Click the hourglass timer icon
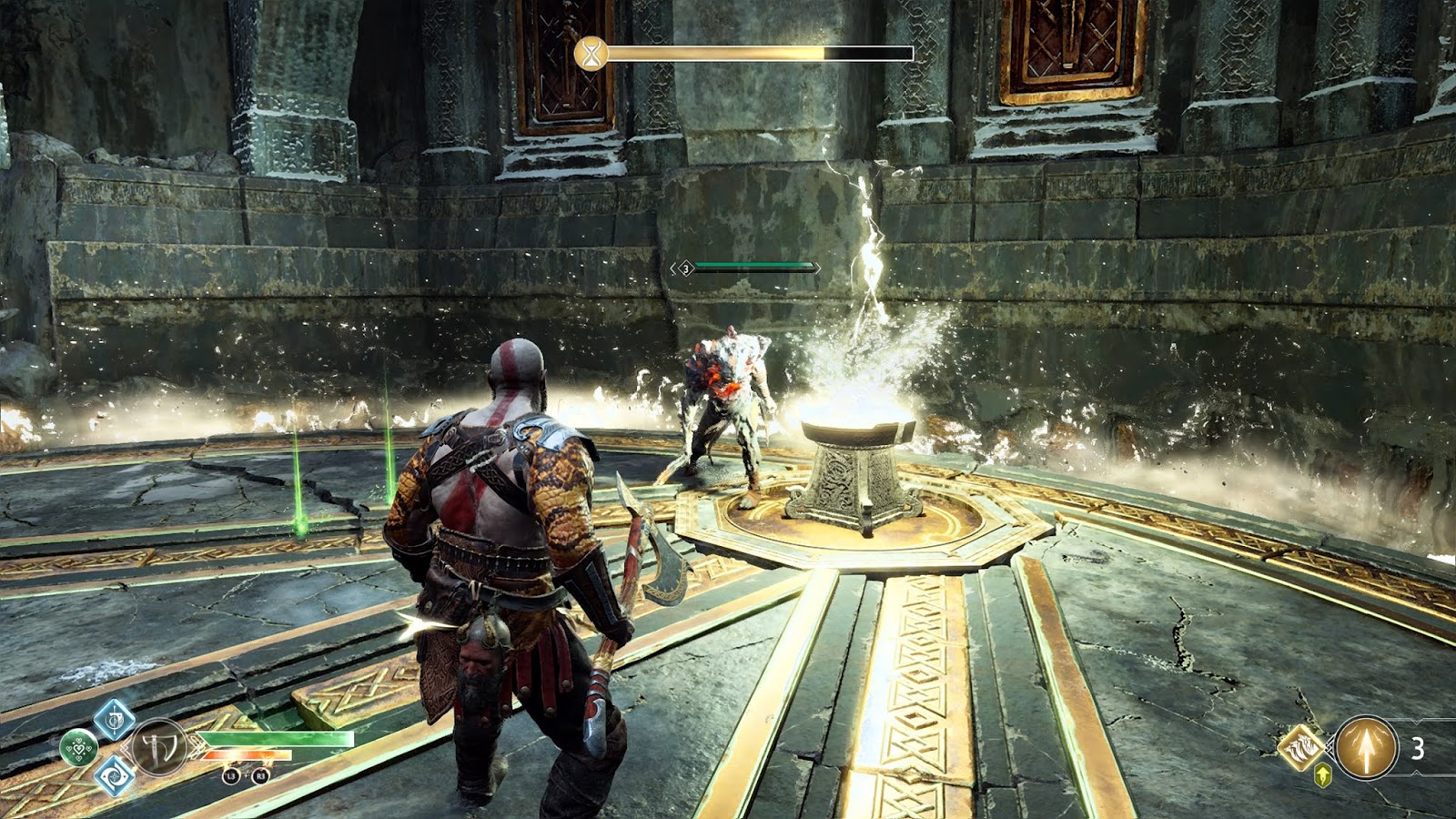1456x819 pixels. [591, 54]
